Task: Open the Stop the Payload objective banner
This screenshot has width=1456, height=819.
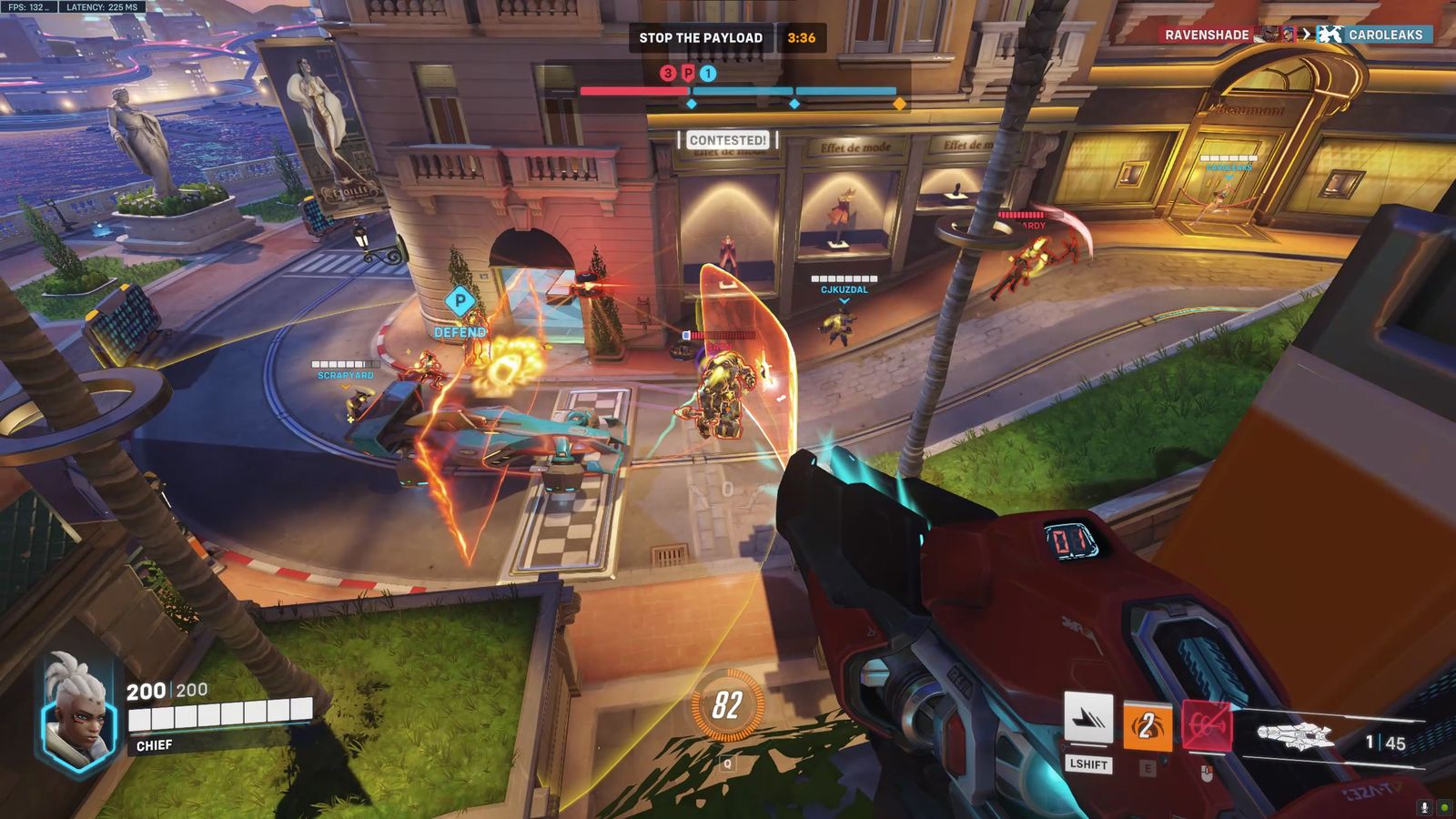Action: (x=701, y=37)
